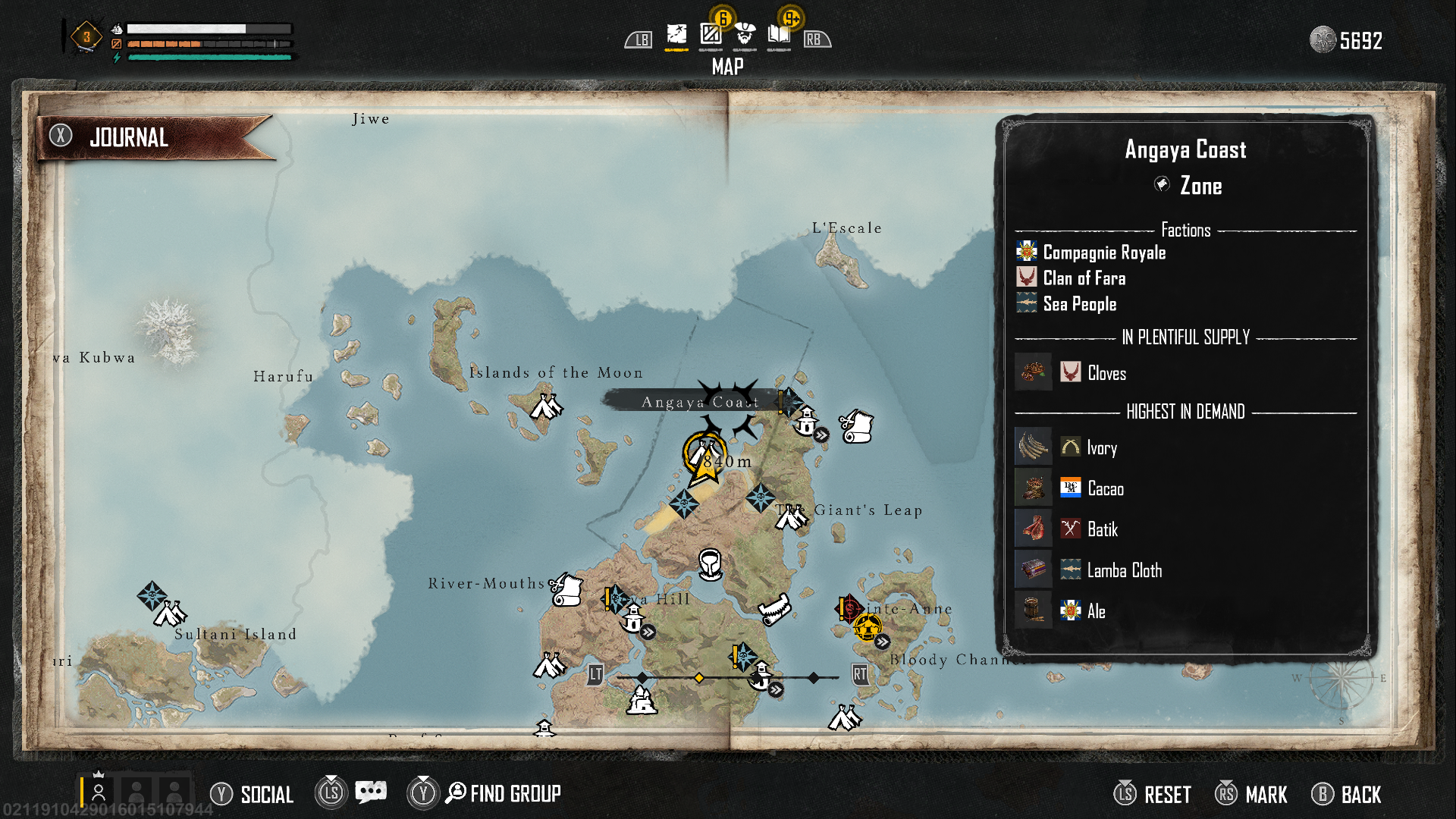Click the red bounty target icon near Sainte-Anne
Viewport: 1456px width, 819px height.
(x=850, y=609)
